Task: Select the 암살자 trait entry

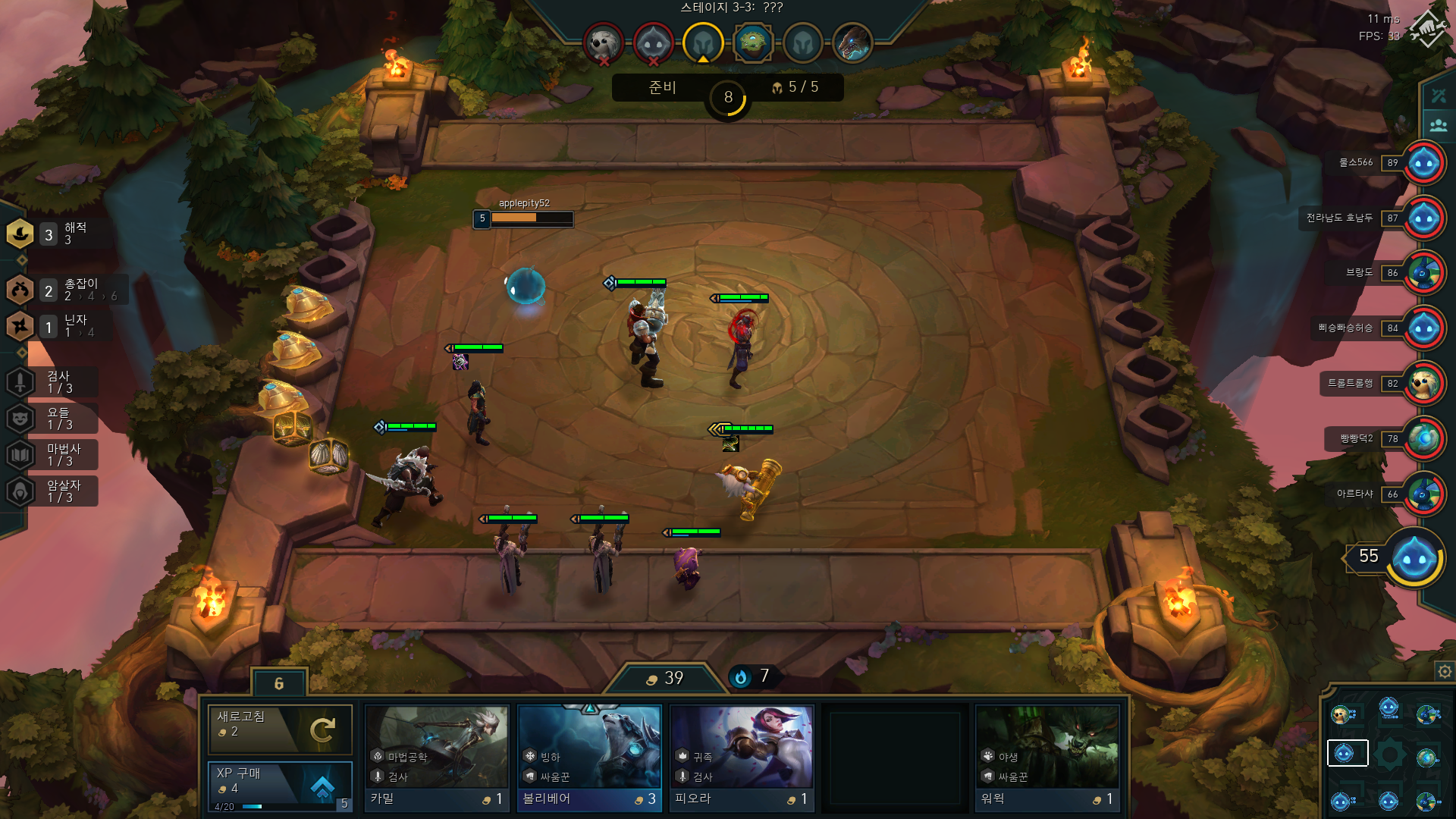Action: [x=53, y=491]
